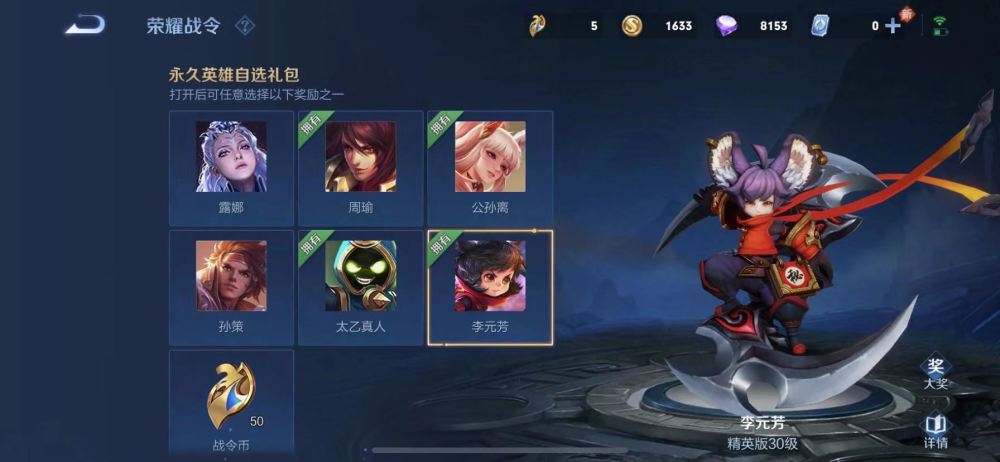
Task: Tap the gold coin currency icon
Action: 632,26
